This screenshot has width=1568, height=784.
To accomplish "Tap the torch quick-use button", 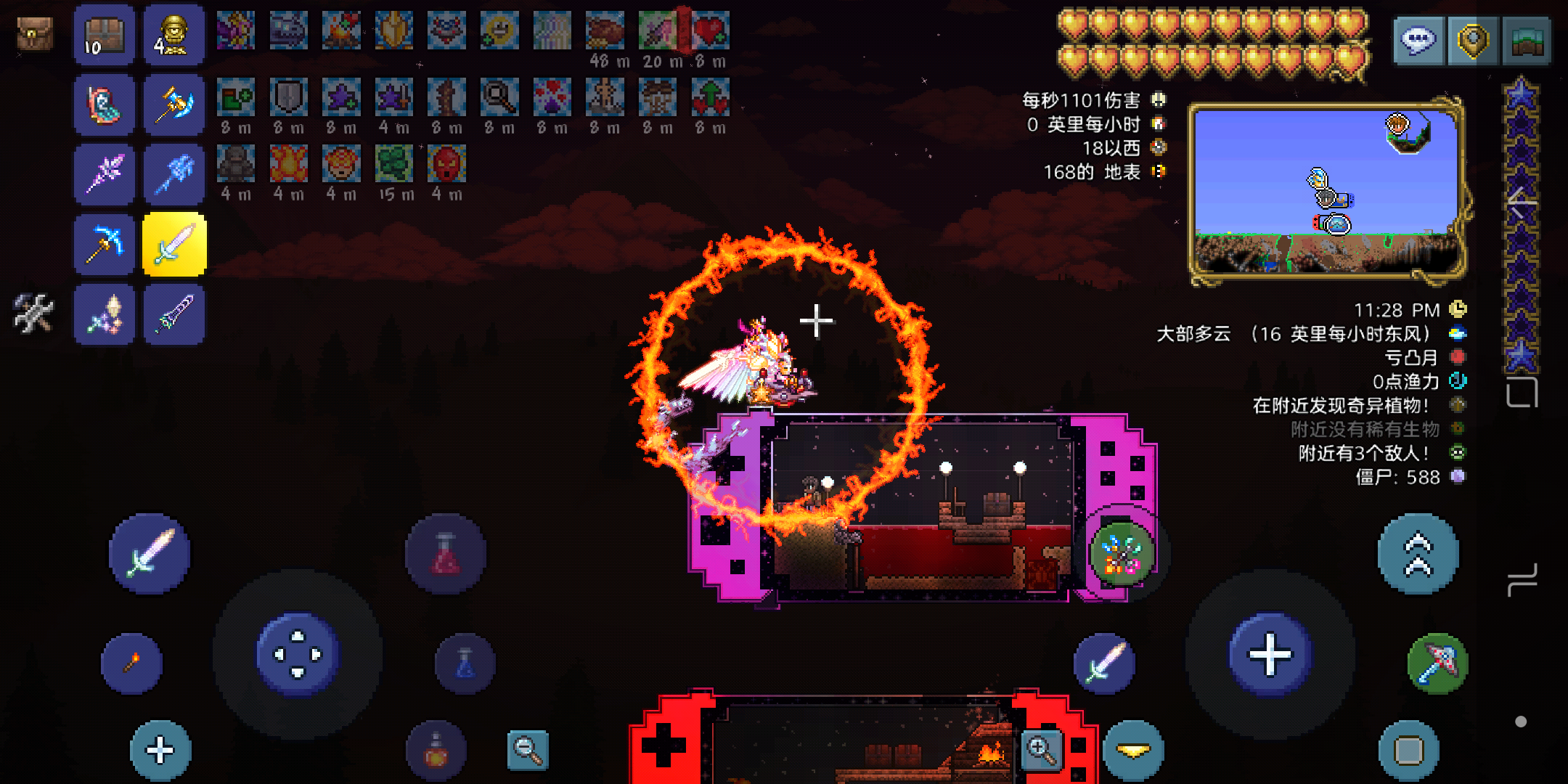I will click(131, 663).
